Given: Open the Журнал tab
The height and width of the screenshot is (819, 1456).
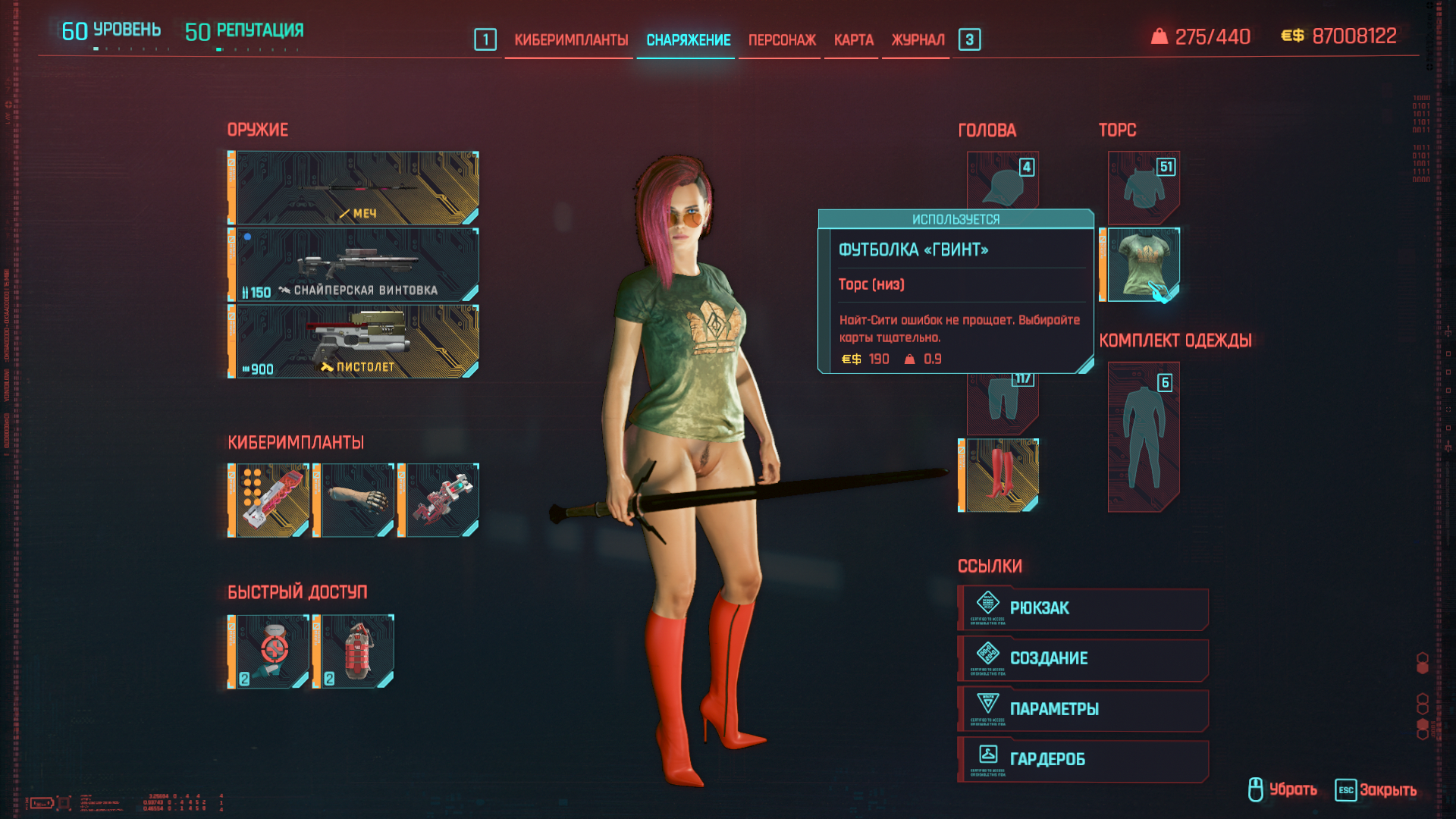Looking at the screenshot, I should (918, 40).
